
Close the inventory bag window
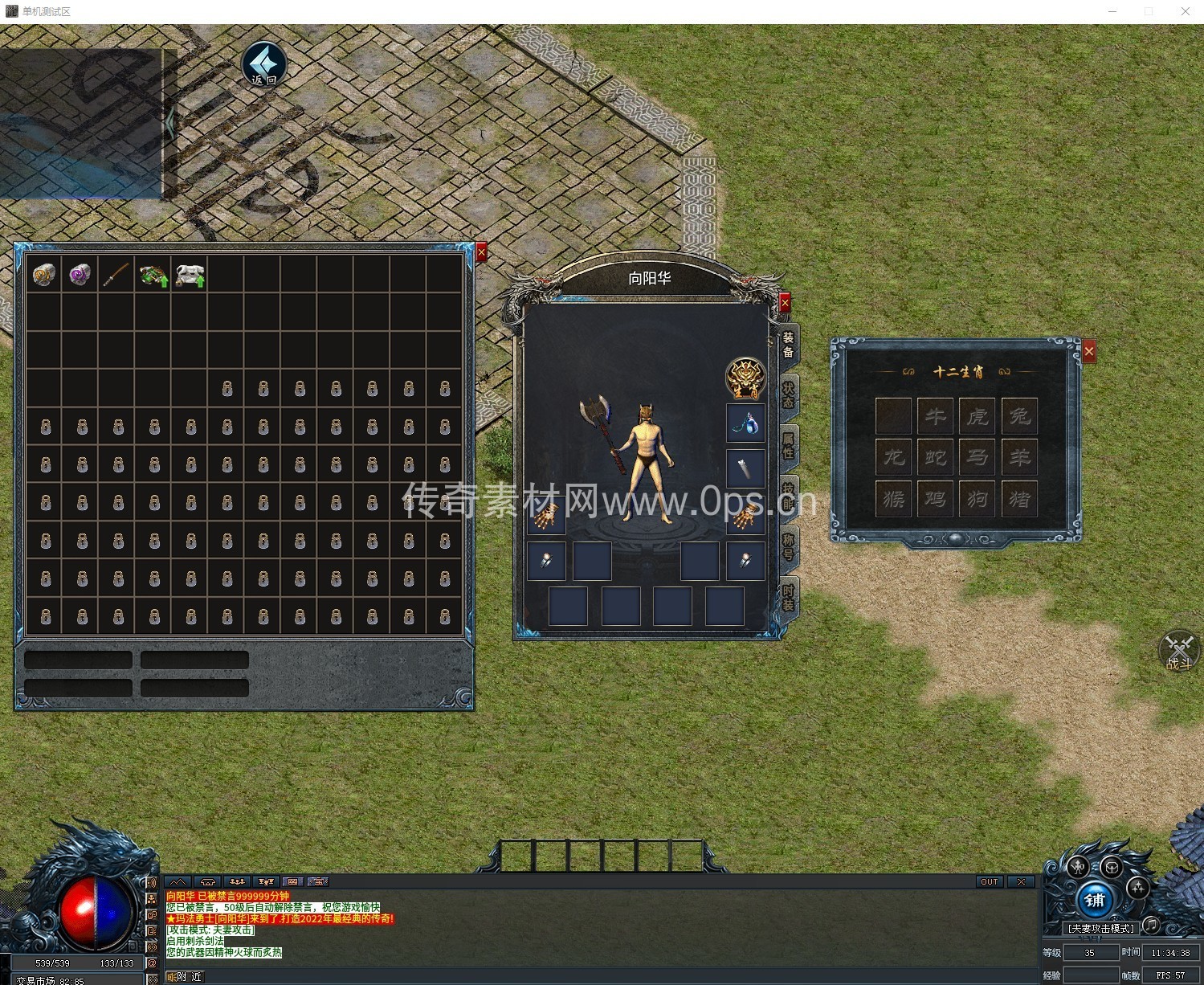pyautogui.click(x=481, y=252)
